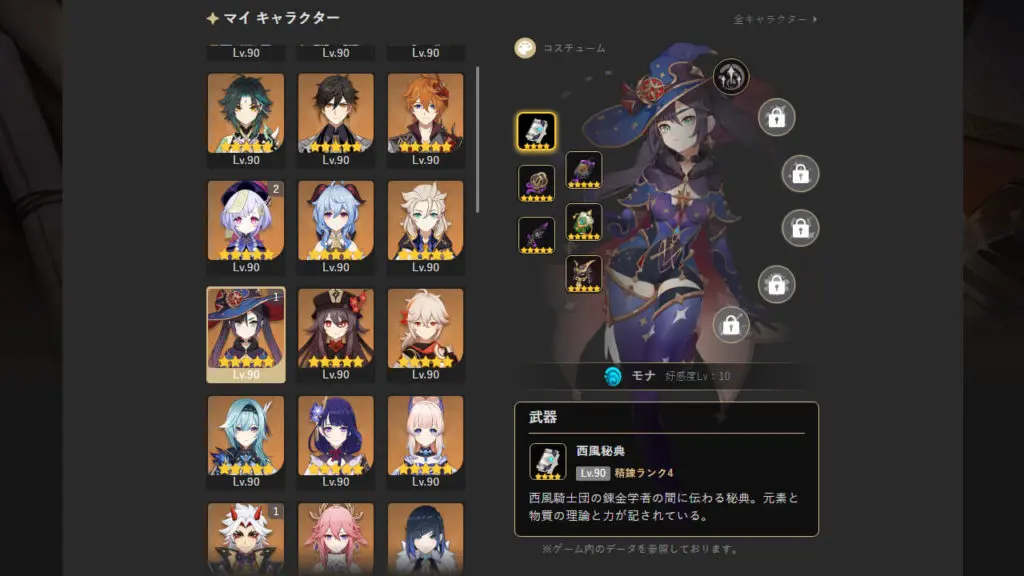1024x576 pixels.
Task: Select Xiao's character portrait
Action: 246,119
